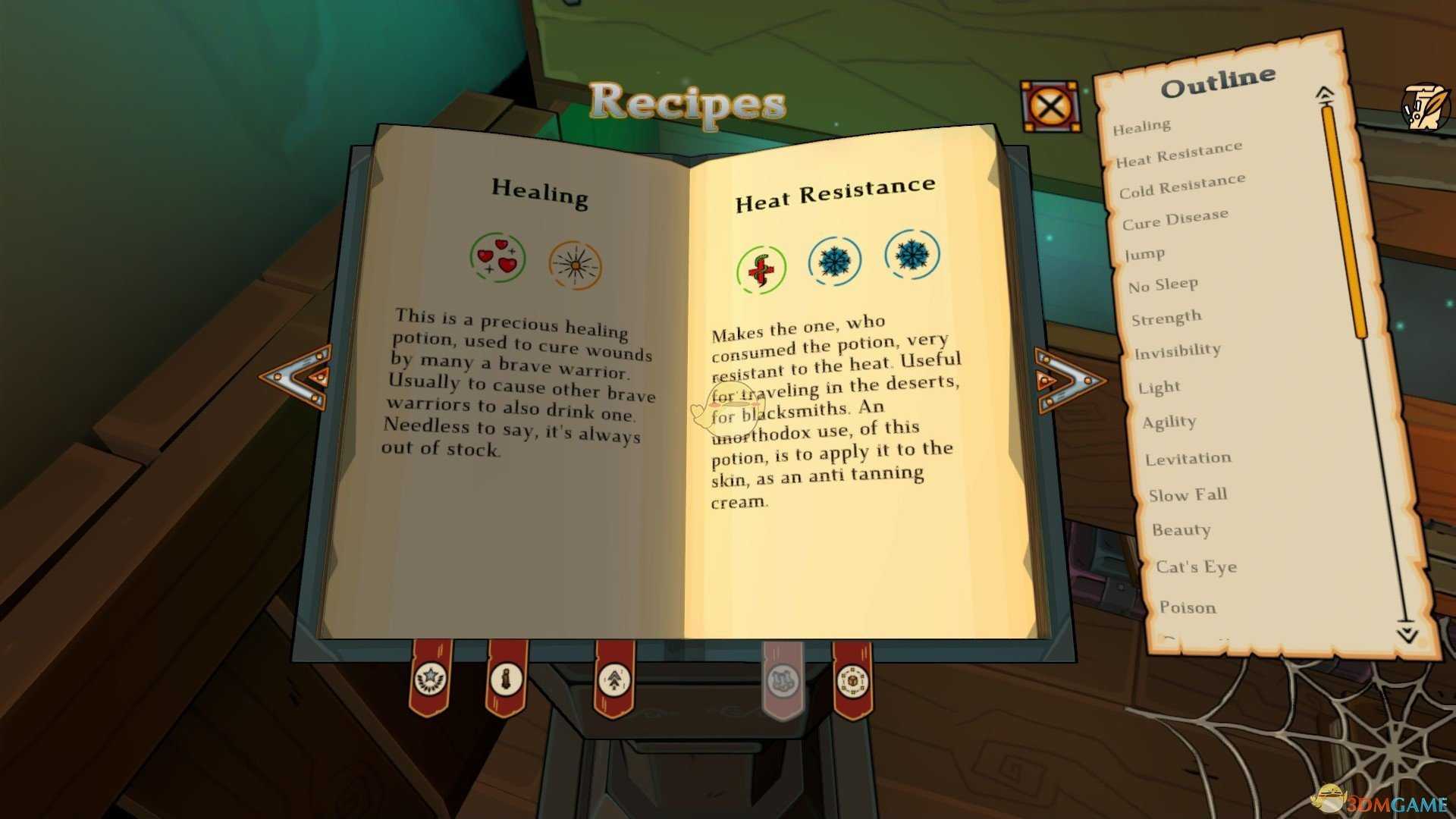Open the Cat's Eye recipe
This screenshot has height=819, width=1456.
1196,567
